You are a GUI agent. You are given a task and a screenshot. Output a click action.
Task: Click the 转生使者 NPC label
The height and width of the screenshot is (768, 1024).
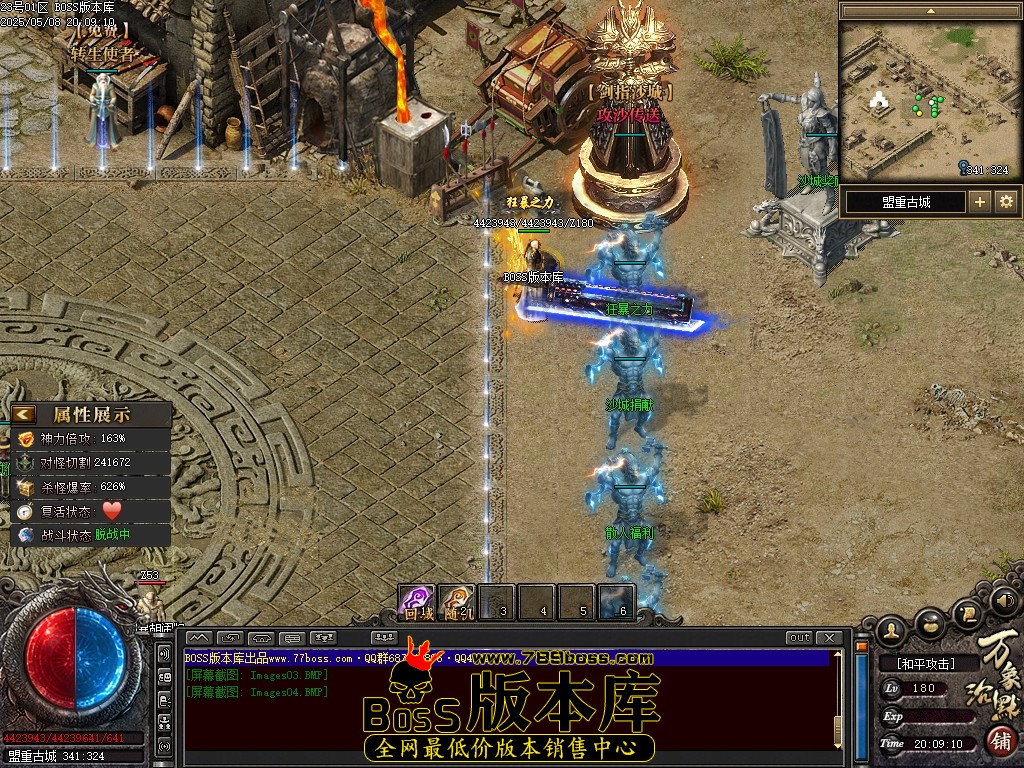[x=103, y=54]
